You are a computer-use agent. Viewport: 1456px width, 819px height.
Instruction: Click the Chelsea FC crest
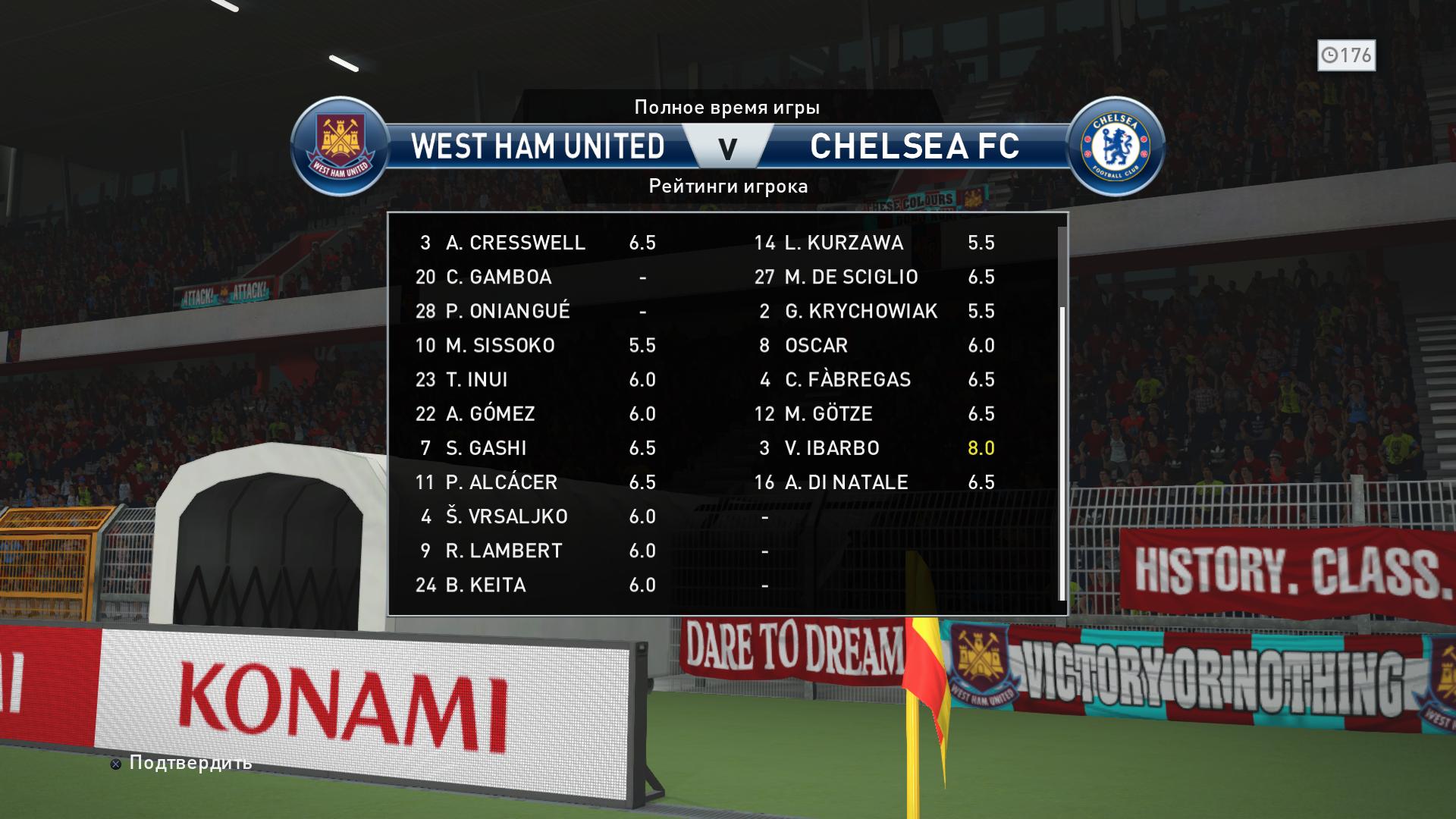pyautogui.click(x=1115, y=146)
